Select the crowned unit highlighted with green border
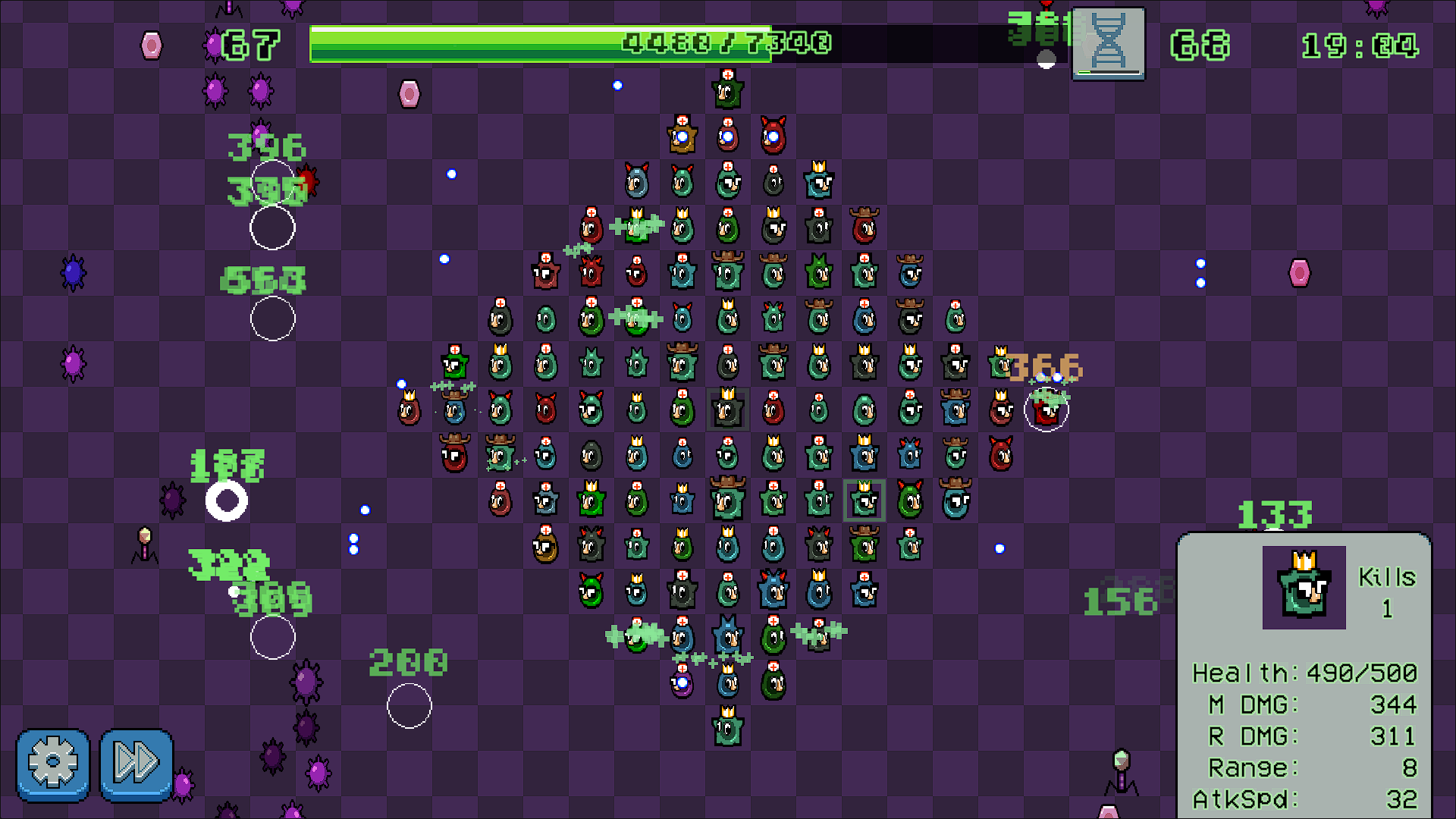The height and width of the screenshot is (819, 1456). 864,500
